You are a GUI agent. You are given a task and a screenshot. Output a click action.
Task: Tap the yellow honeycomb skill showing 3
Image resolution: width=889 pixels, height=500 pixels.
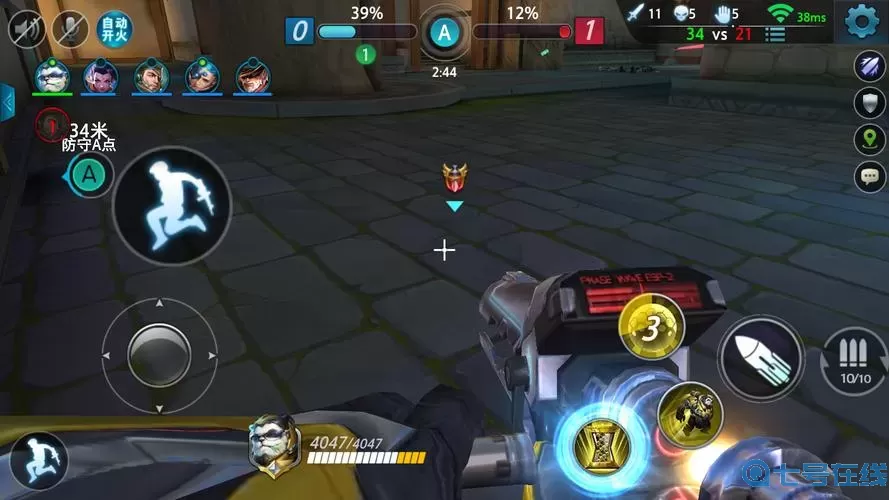pyautogui.click(x=651, y=329)
